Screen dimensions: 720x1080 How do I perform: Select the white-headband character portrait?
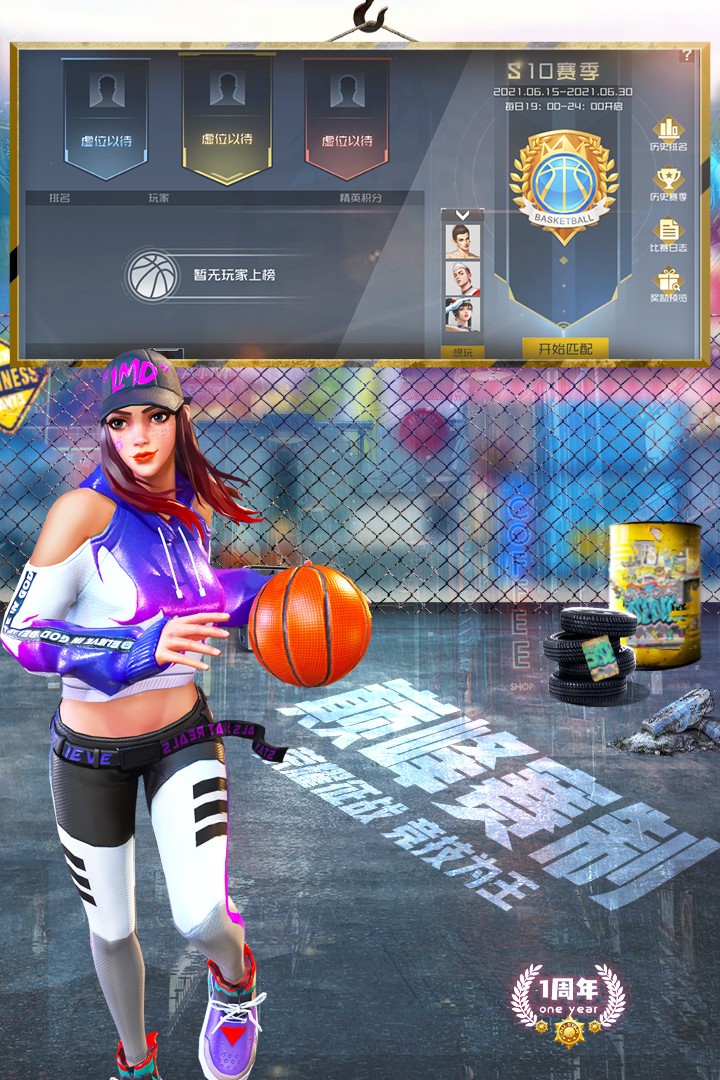coord(462,278)
